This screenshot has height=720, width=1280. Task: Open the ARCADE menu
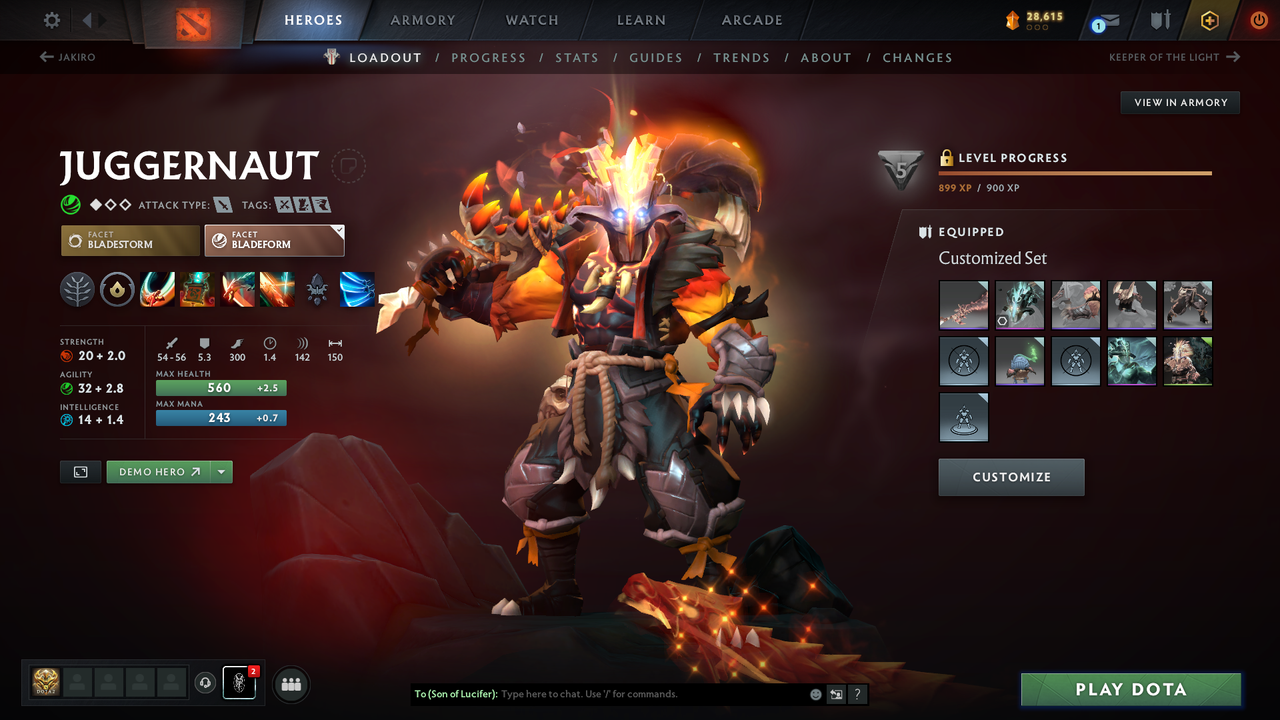751,19
